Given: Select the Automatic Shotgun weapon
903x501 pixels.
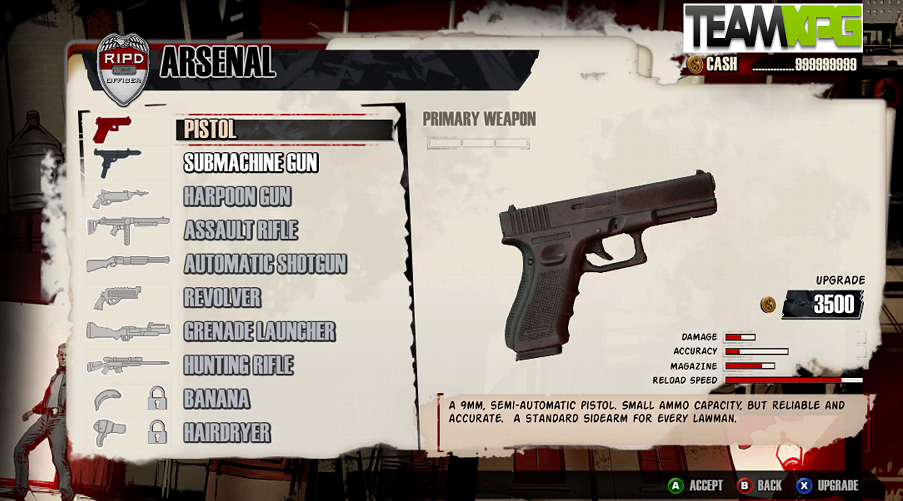Looking at the screenshot, I should click(265, 264).
